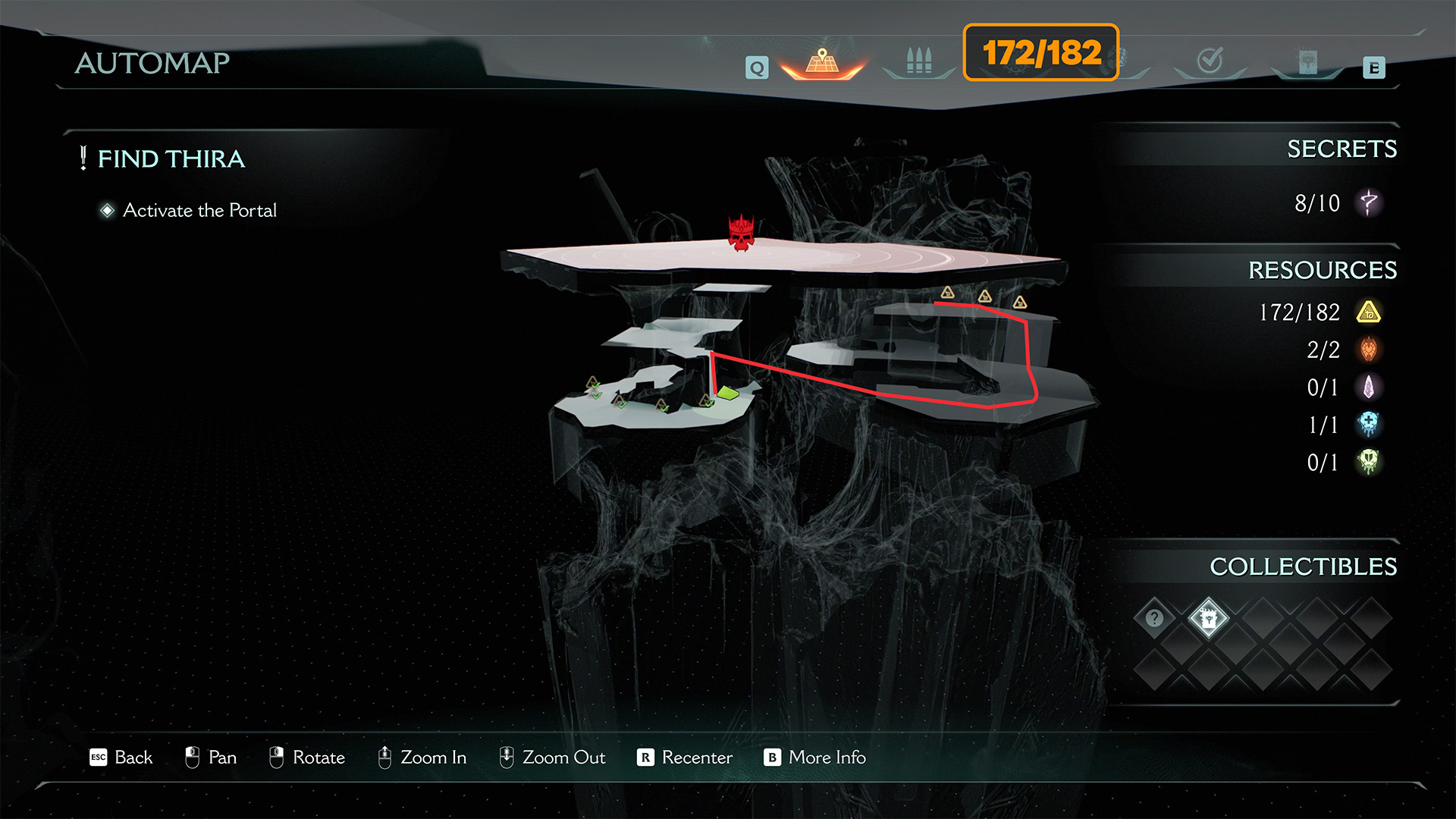Open the checkmark challenges tab
The height and width of the screenshot is (819, 1456).
(1210, 61)
